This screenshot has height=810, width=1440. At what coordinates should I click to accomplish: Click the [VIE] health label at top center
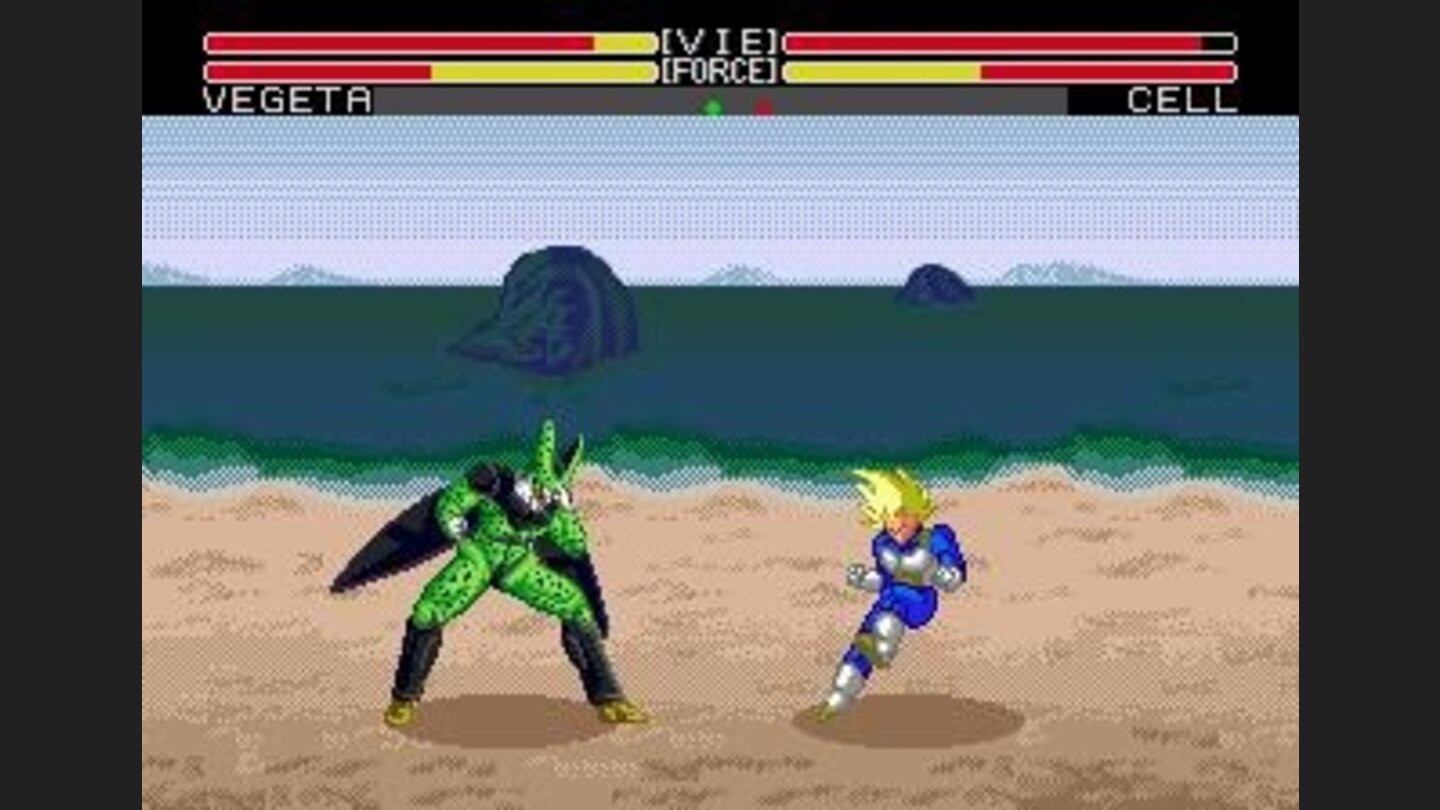pos(718,40)
